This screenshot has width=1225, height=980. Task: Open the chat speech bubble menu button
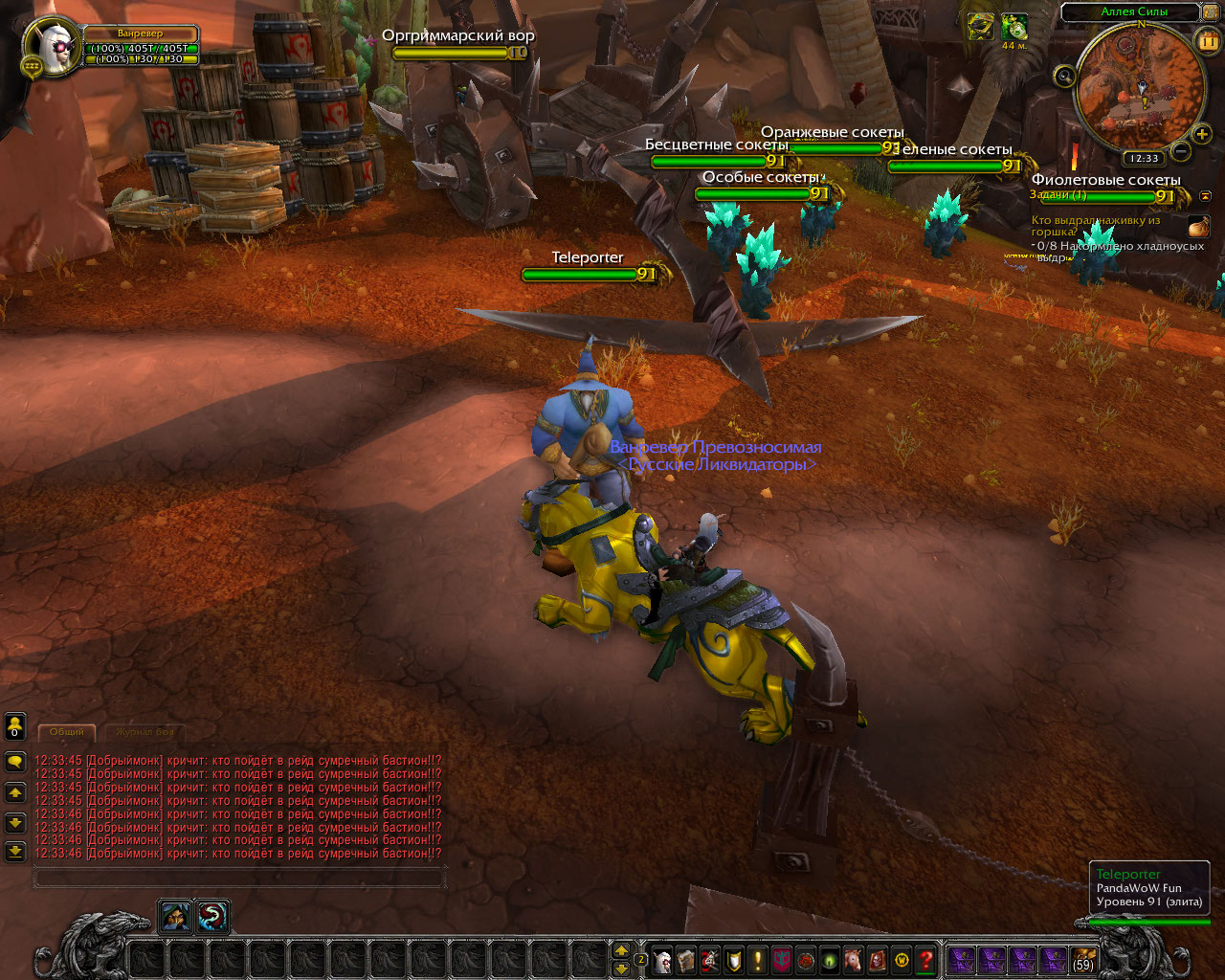[x=15, y=762]
